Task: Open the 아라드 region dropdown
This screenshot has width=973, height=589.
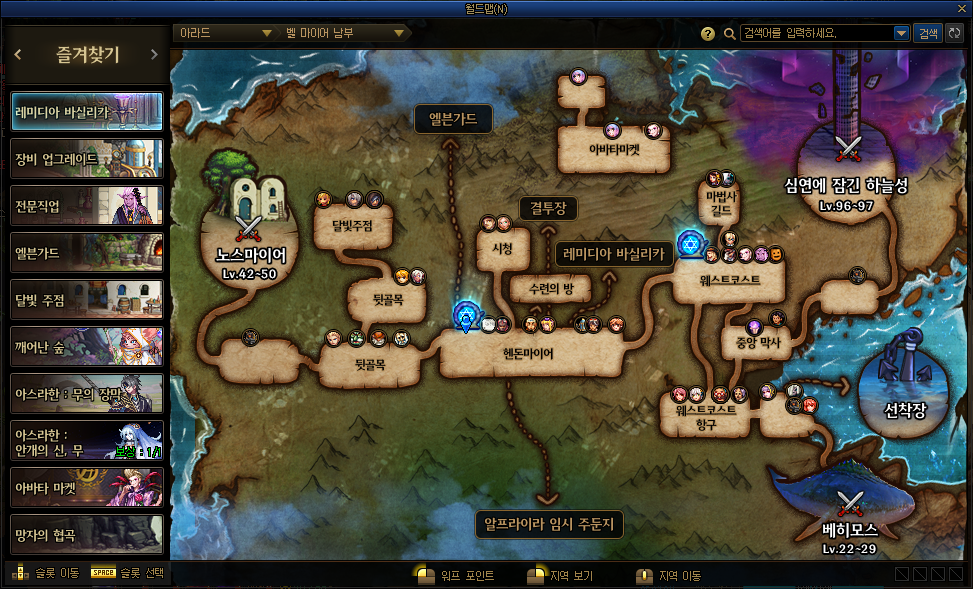Action: [224, 33]
